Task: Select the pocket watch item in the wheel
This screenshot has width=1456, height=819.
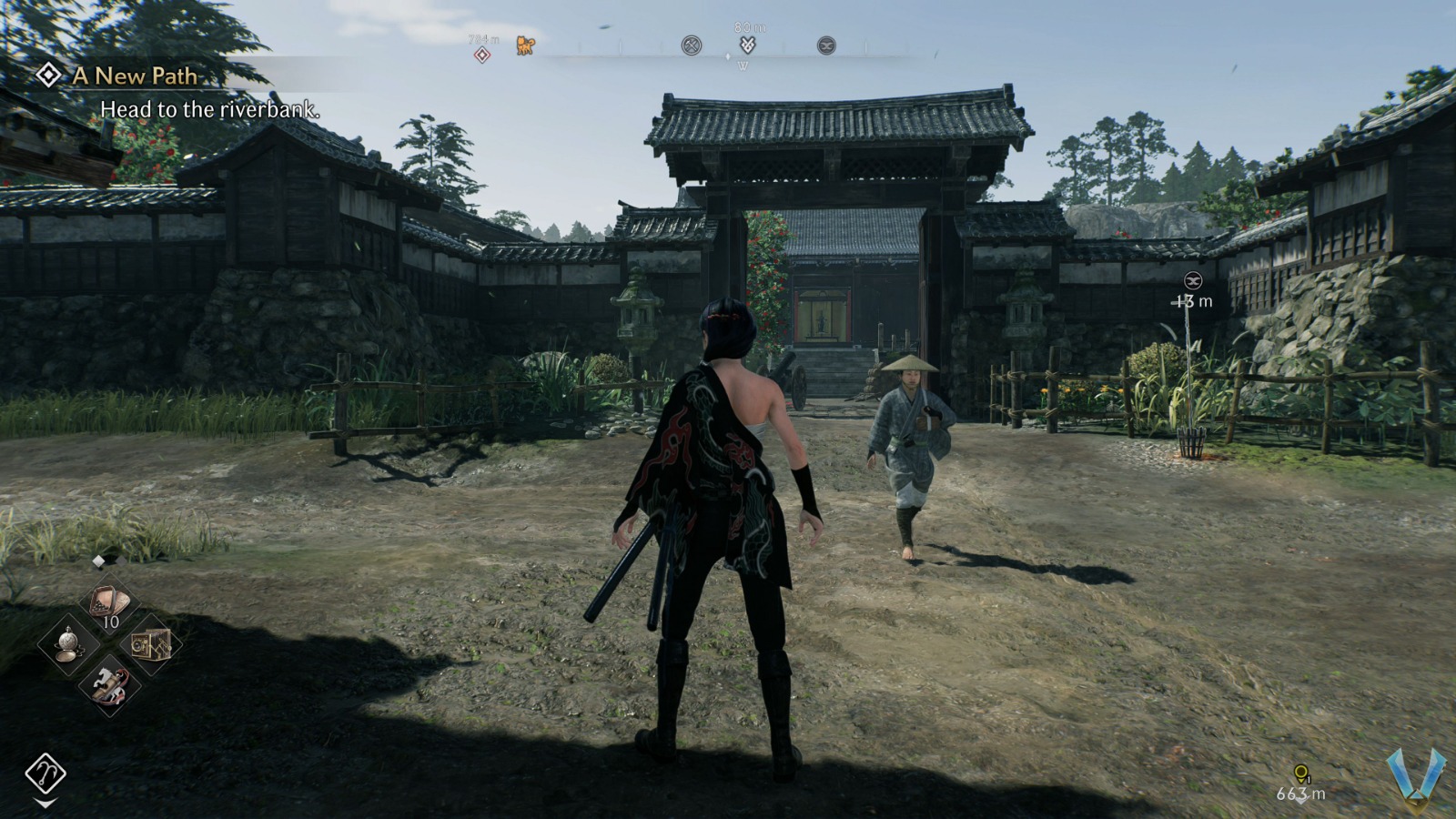Action: click(x=69, y=642)
